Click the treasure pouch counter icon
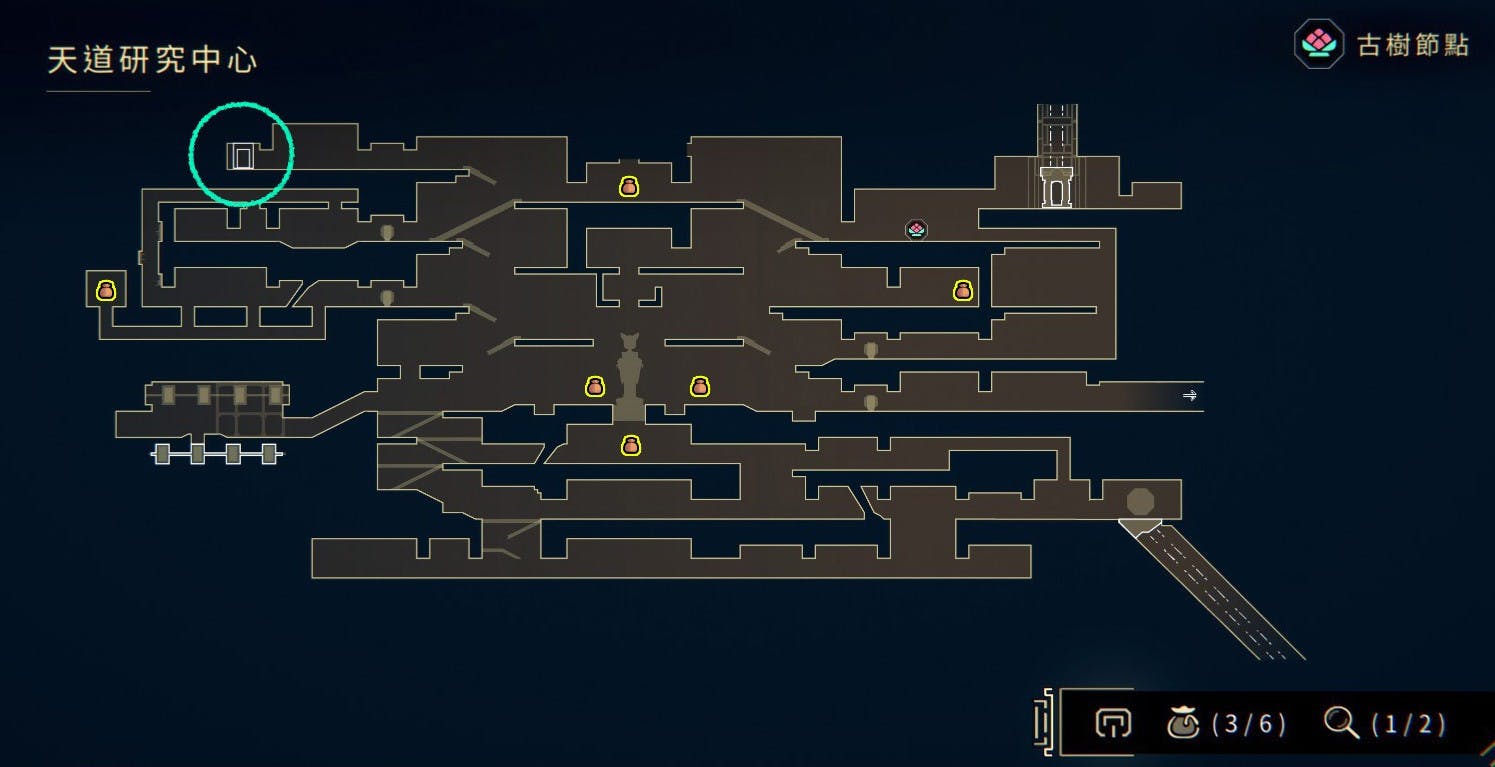Screen dimensions: 1495x767 pyautogui.click(x=1184, y=722)
